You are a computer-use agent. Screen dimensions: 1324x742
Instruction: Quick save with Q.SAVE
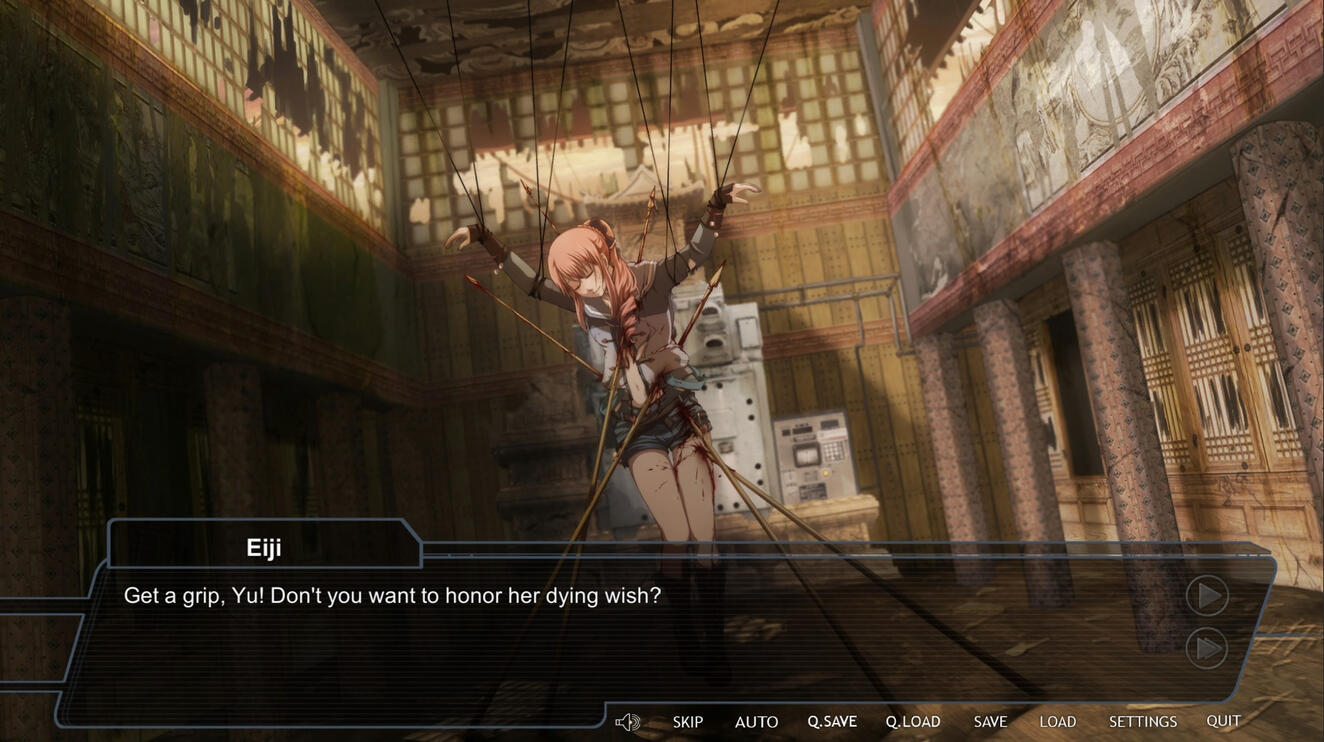[832, 721]
